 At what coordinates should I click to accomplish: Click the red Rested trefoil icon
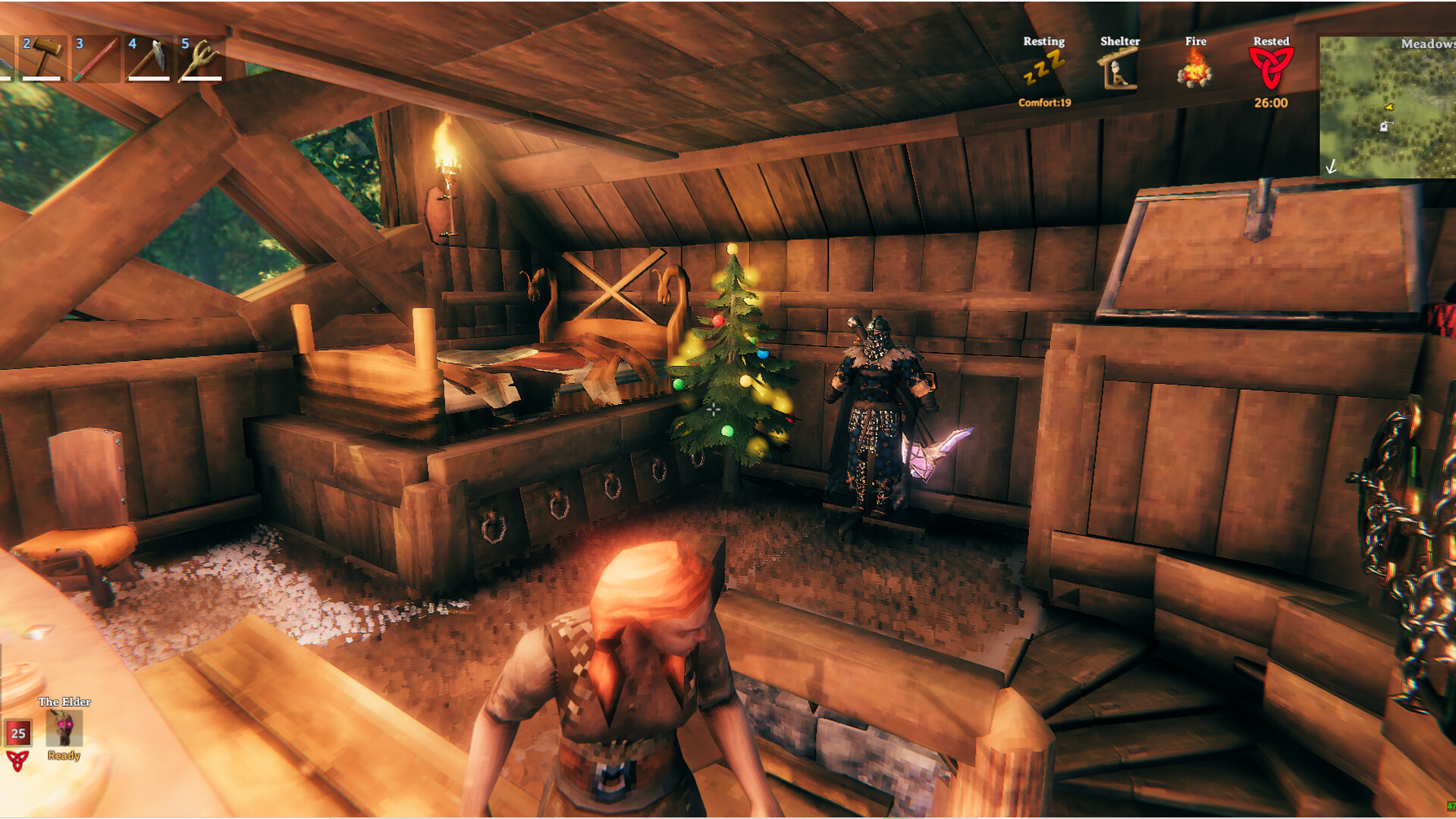(x=1271, y=68)
